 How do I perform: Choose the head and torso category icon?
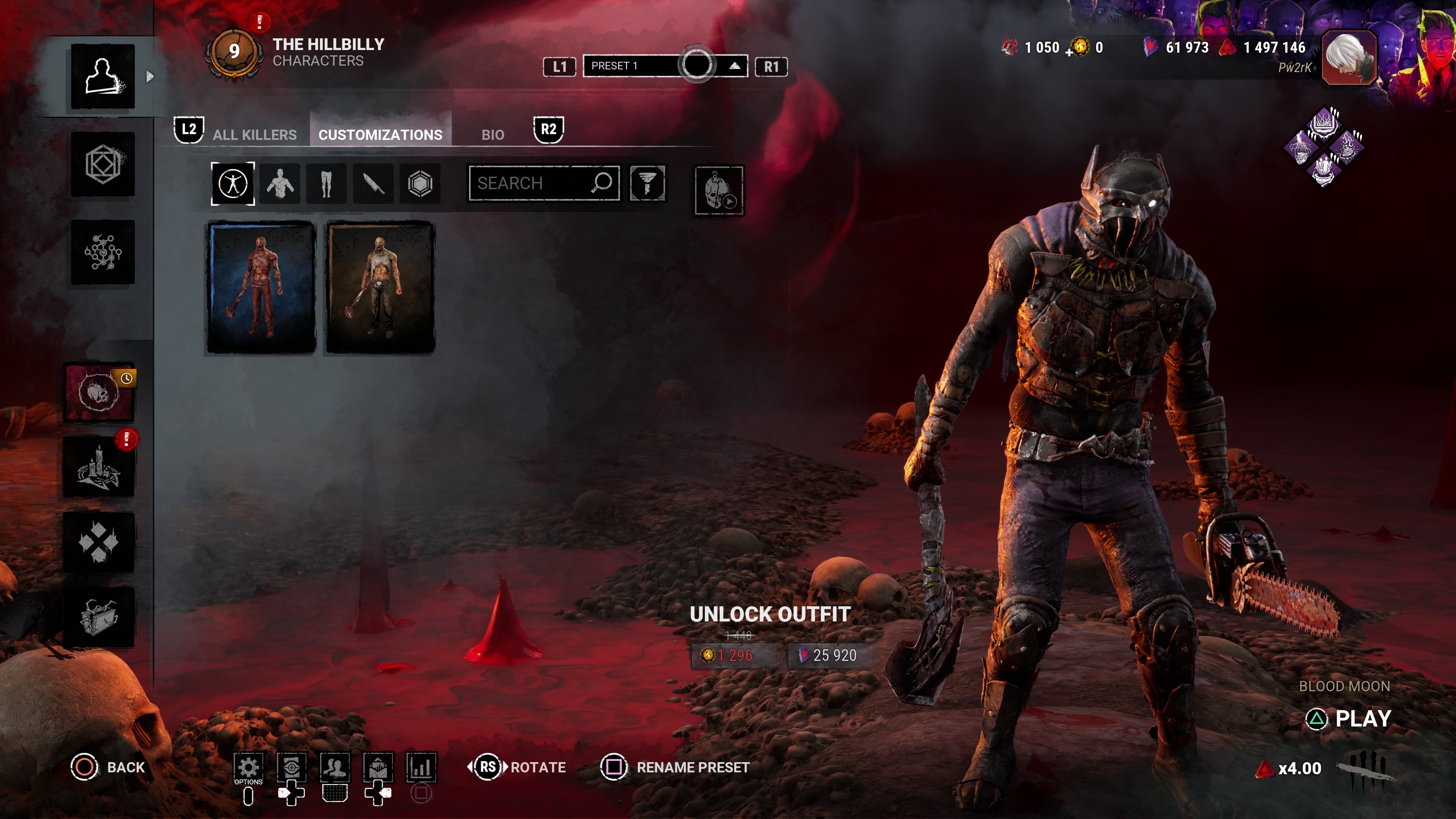coord(280,184)
